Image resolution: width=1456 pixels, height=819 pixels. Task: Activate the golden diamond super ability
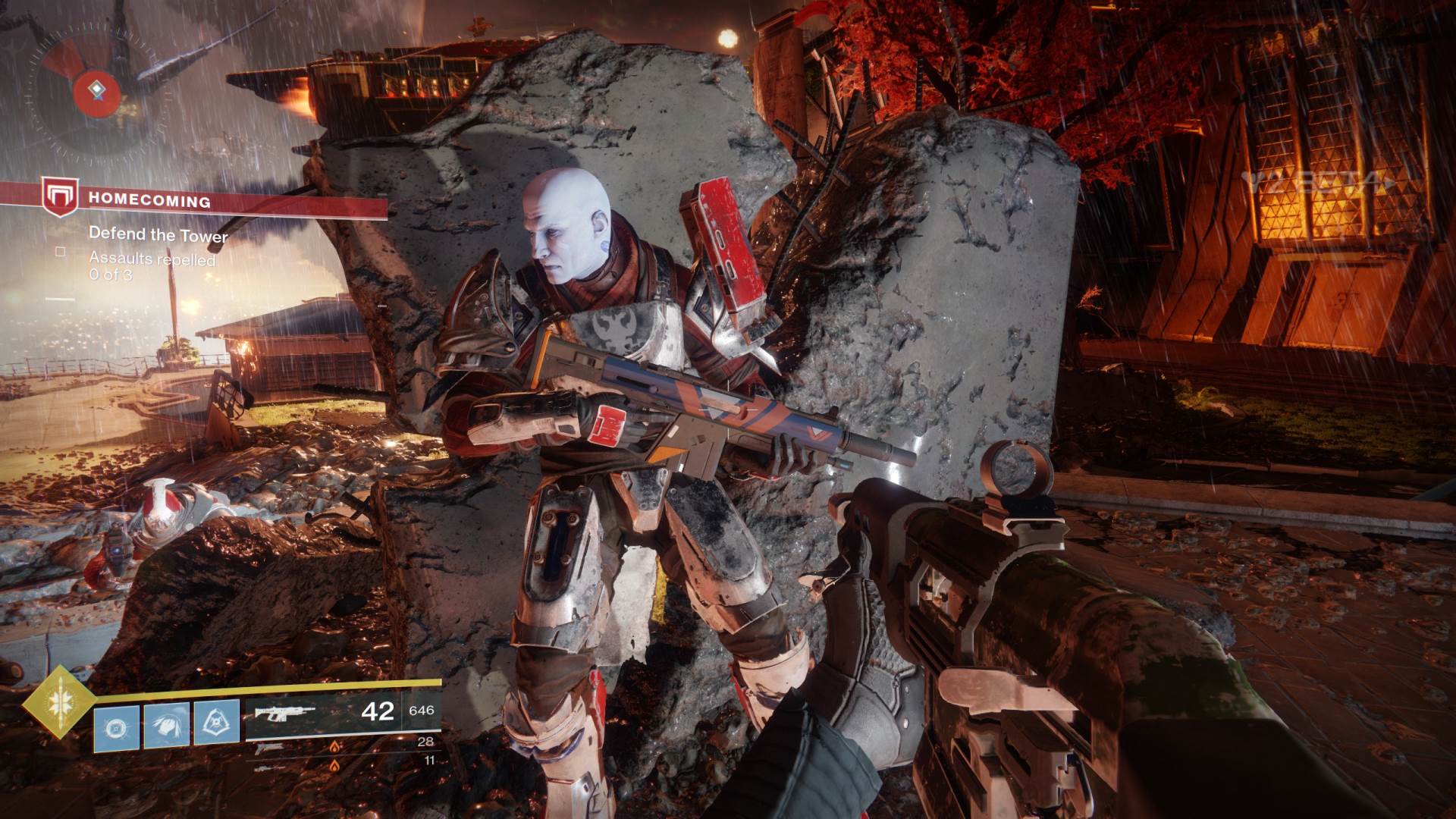coord(58,702)
